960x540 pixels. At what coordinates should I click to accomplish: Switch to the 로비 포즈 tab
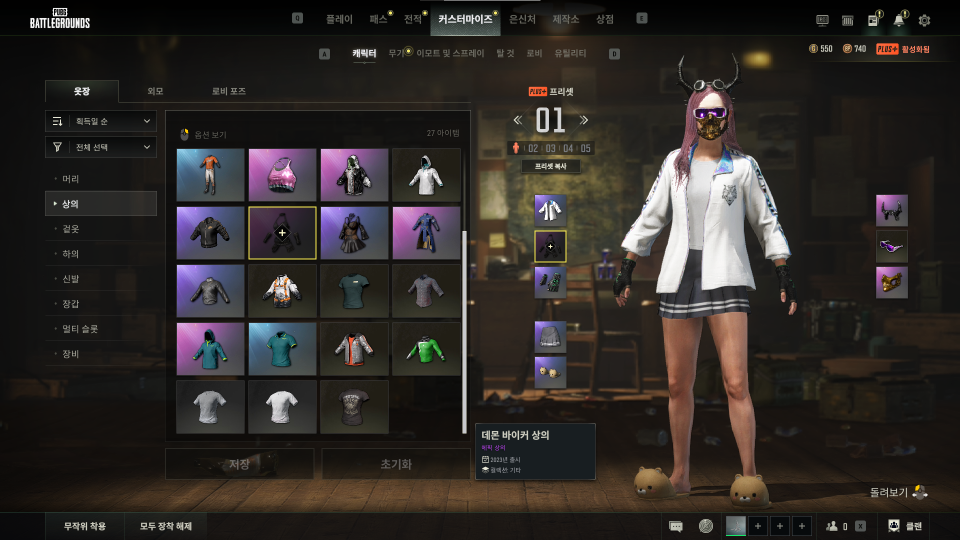click(228, 91)
